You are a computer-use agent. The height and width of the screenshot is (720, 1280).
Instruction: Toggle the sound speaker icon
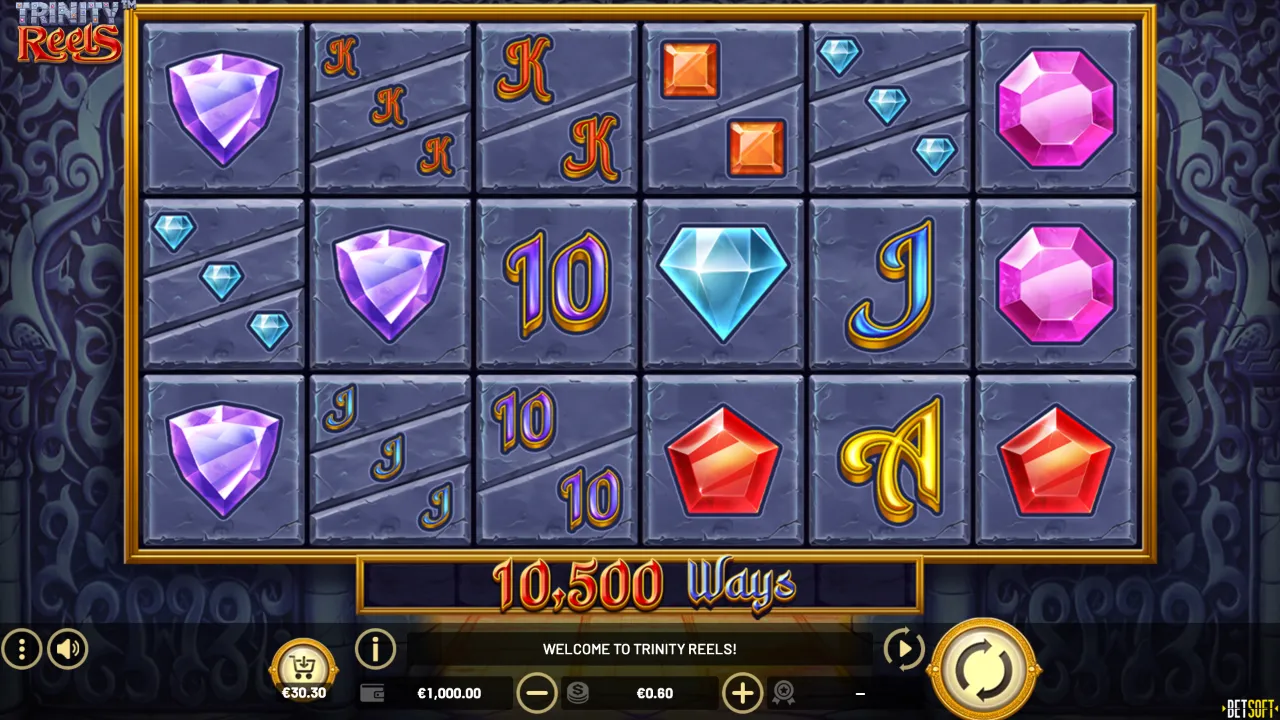tap(68, 650)
